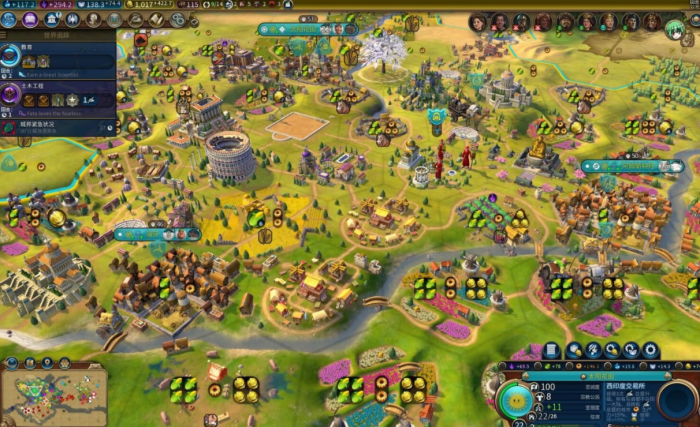Open the green-haired player leader portrait
Viewport: 700px width, 427px height.
675,28
